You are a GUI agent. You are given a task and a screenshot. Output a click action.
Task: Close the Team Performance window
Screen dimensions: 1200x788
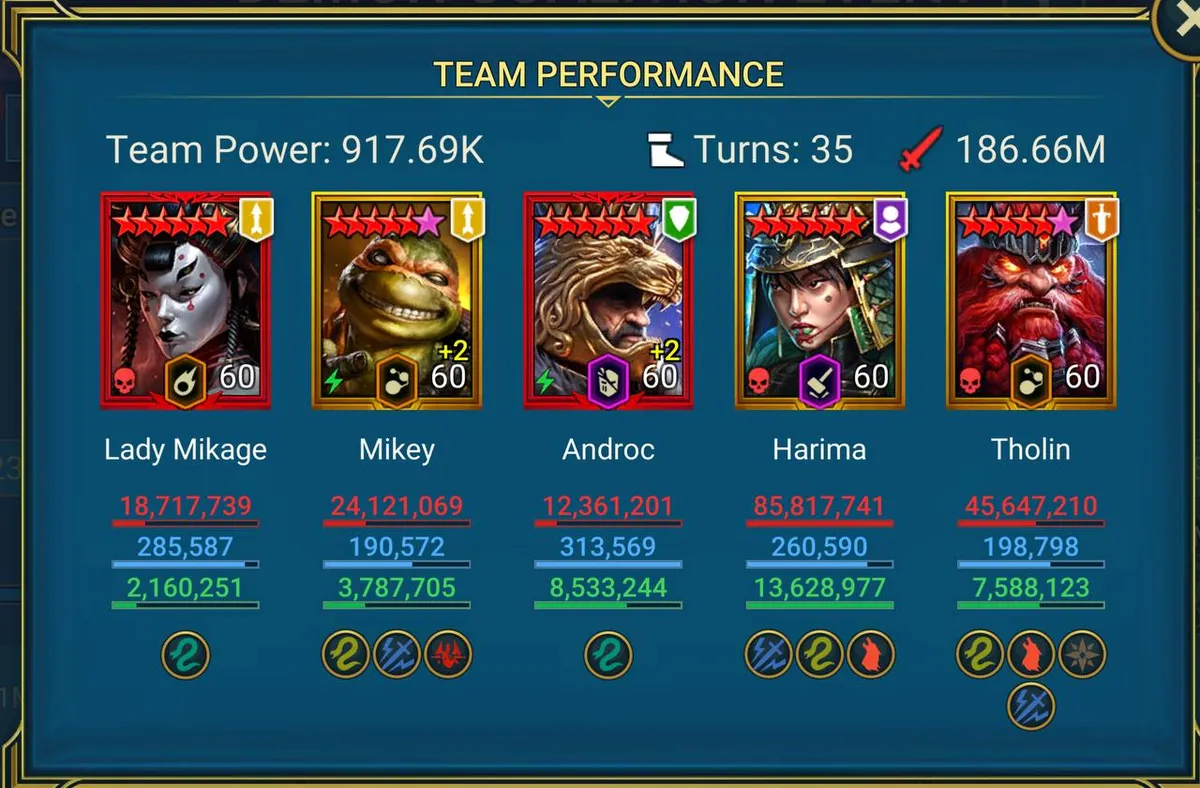click(x=1180, y=22)
